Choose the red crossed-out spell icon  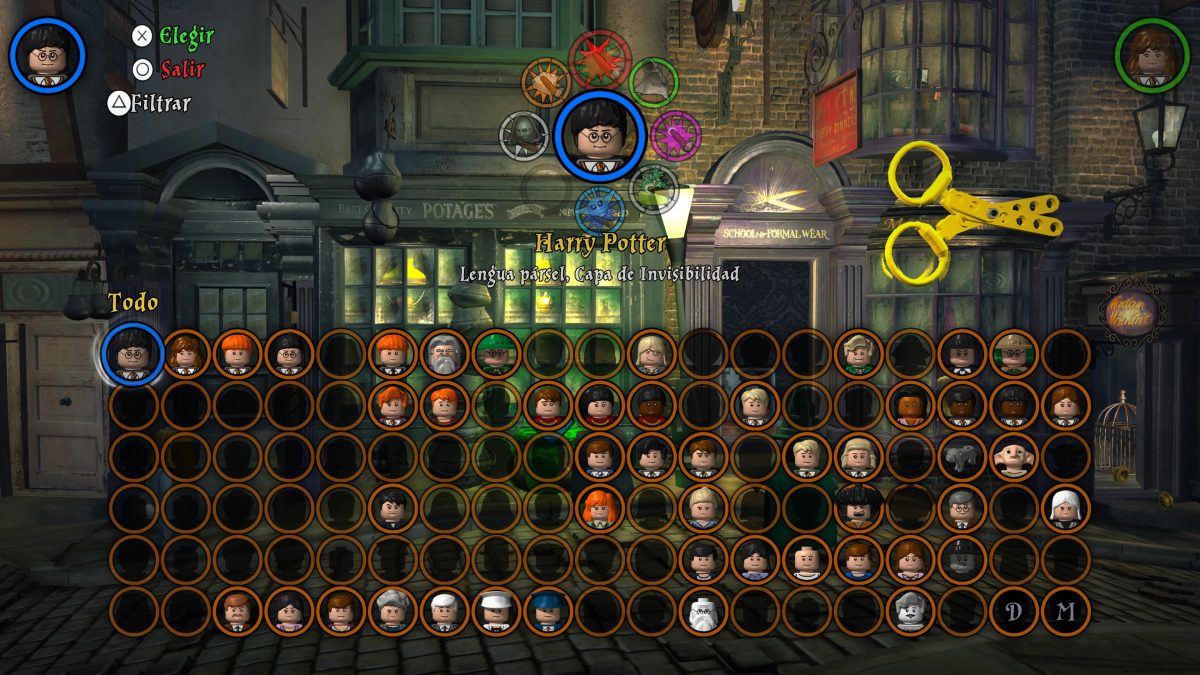600,59
